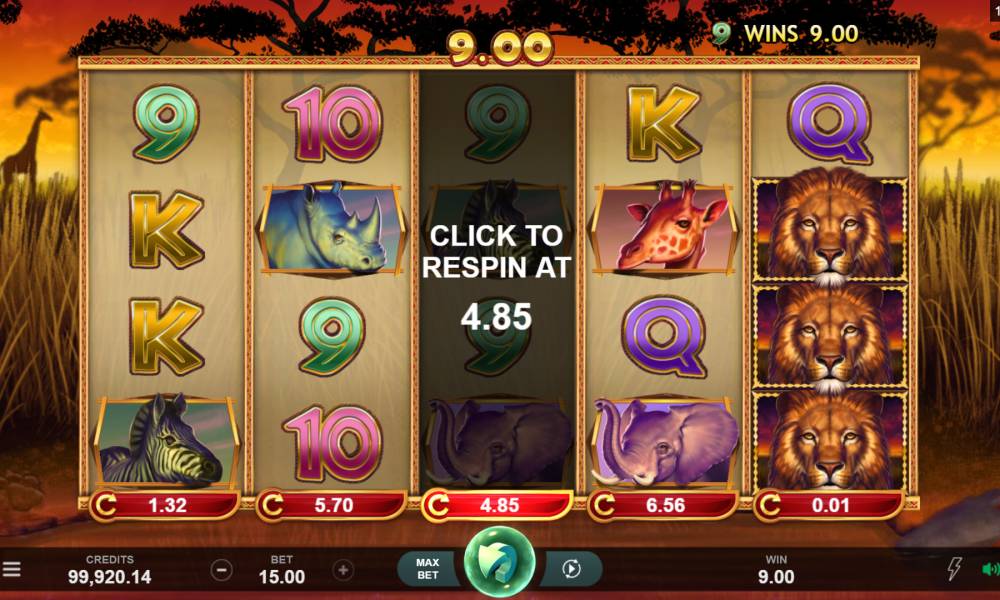Set the bet to Max Bet

[x=428, y=569]
